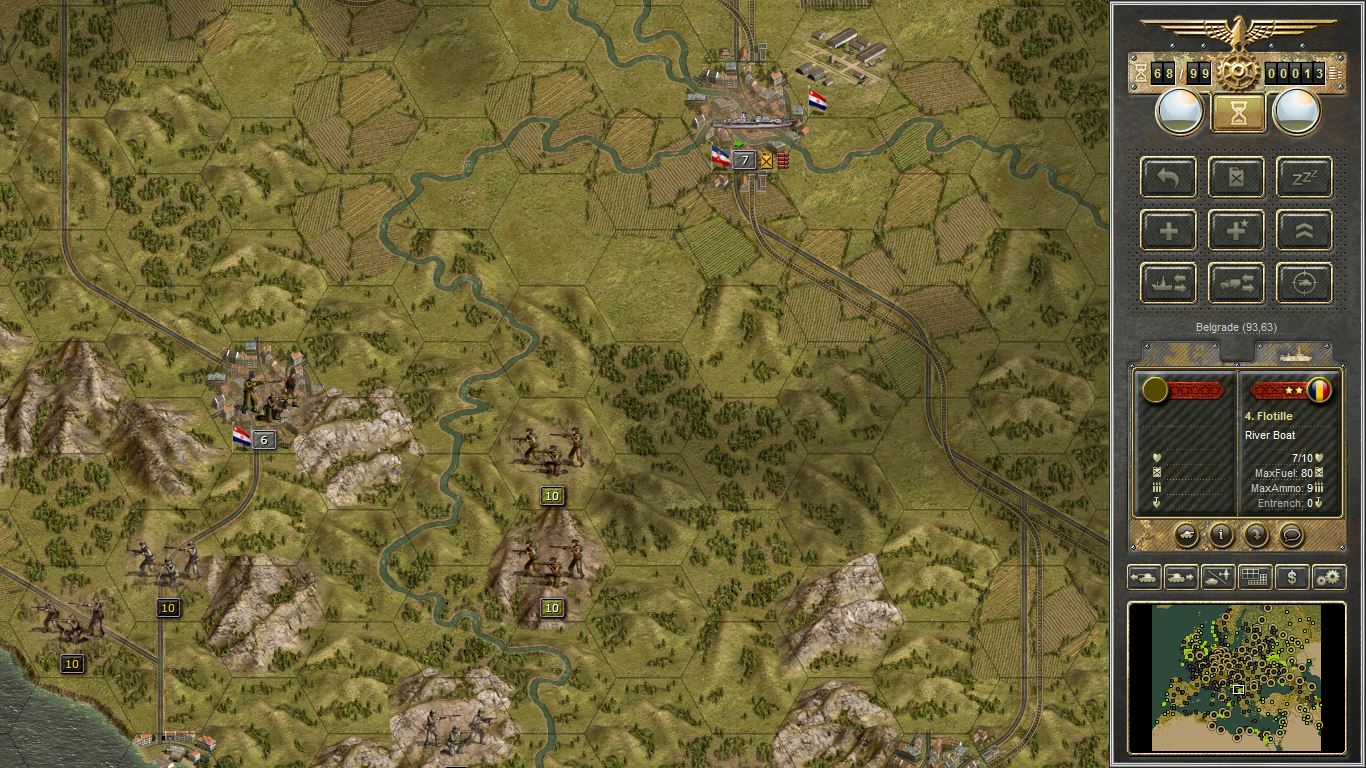Image resolution: width=1366 pixels, height=768 pixels.
Task: Resupply the unit with fuel and ammo
Action: [x=1236, y=177]
